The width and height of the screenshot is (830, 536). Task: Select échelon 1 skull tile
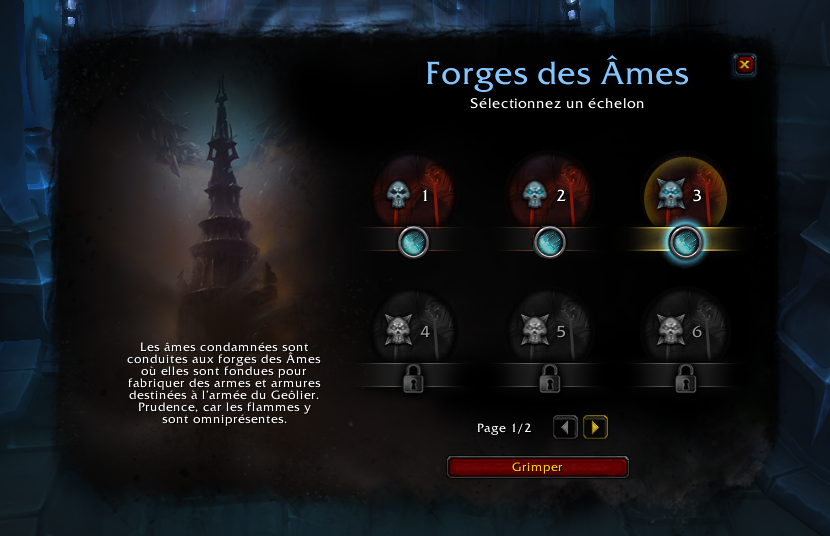pyautogui.click(x=414, y=195)
